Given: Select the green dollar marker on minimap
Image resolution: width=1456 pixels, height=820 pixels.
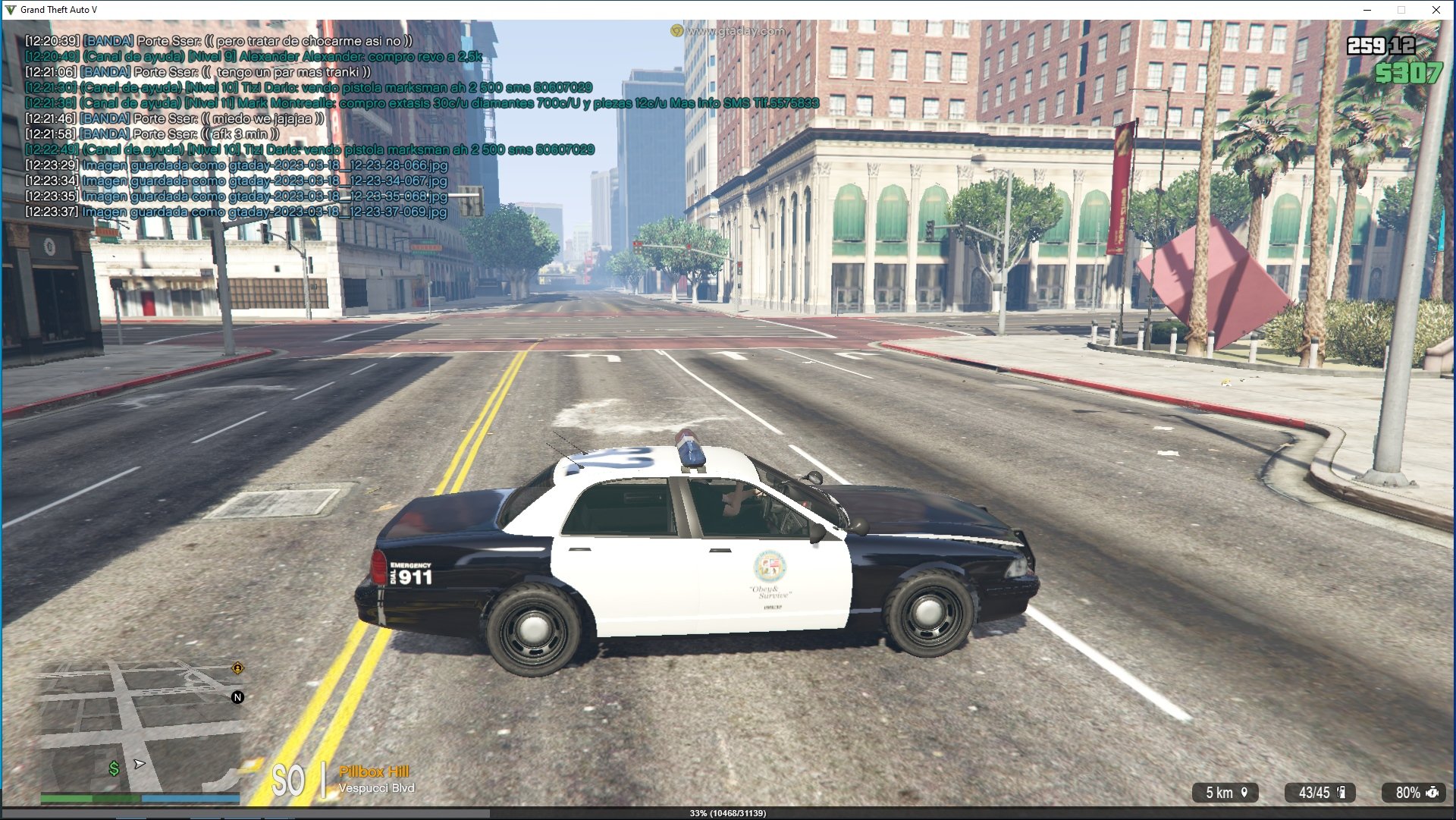Looking at the screenshot, I should pyautogui.click(x=114, y=769).
